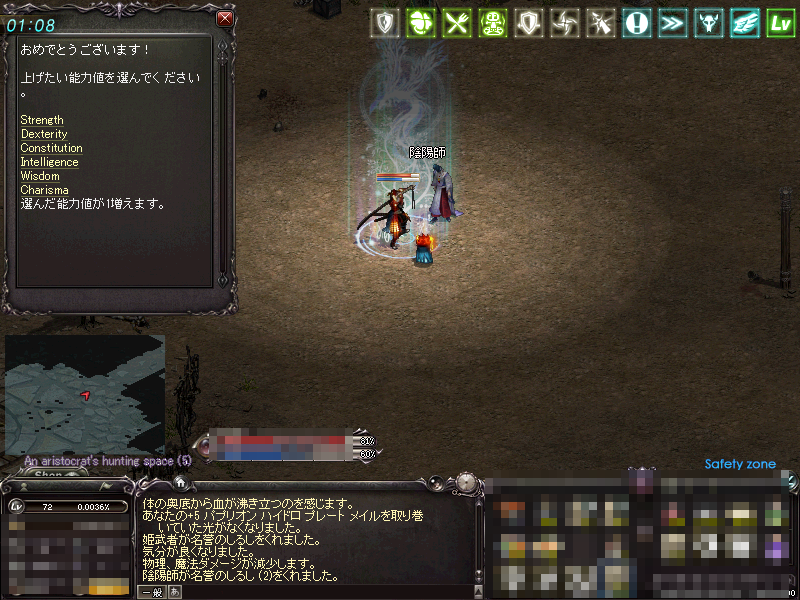This screenshot has height=600, width=800.
Task: Open the Shop button below the minimap
Action: 48,475
